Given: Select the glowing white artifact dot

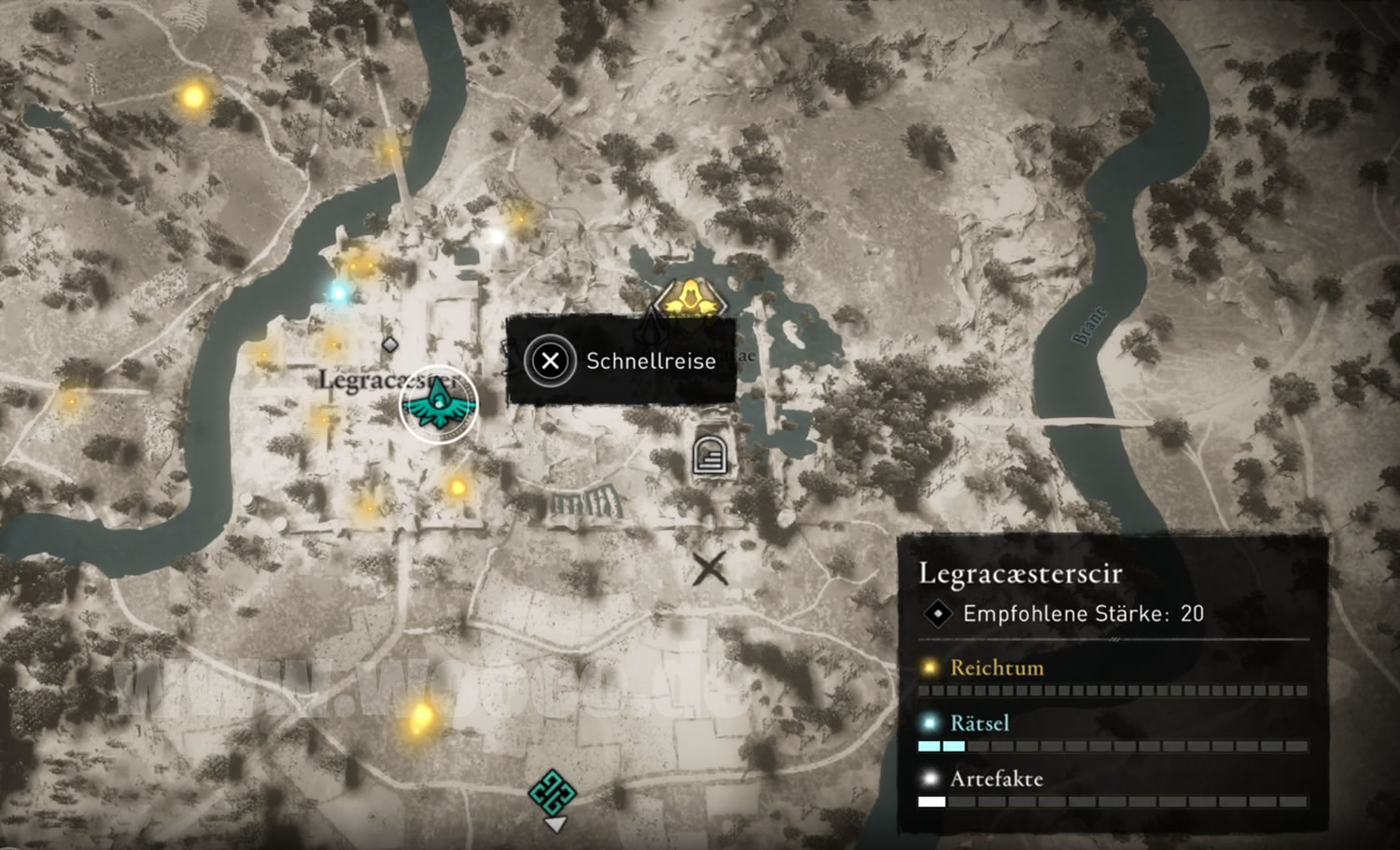Looking at the screenshot, I should [x=497, y=237].
